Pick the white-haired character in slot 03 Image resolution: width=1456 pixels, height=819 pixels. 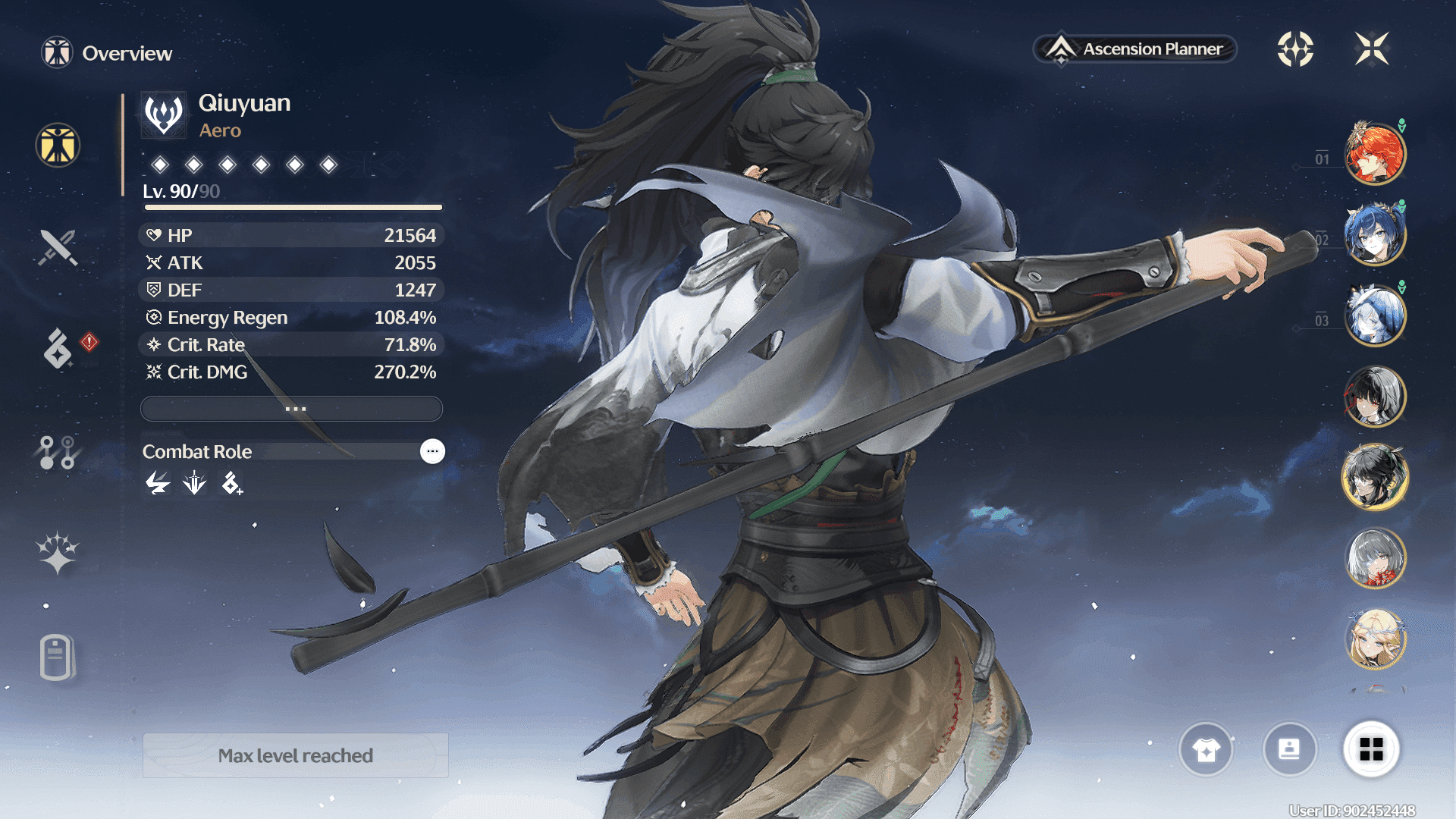1375,315
